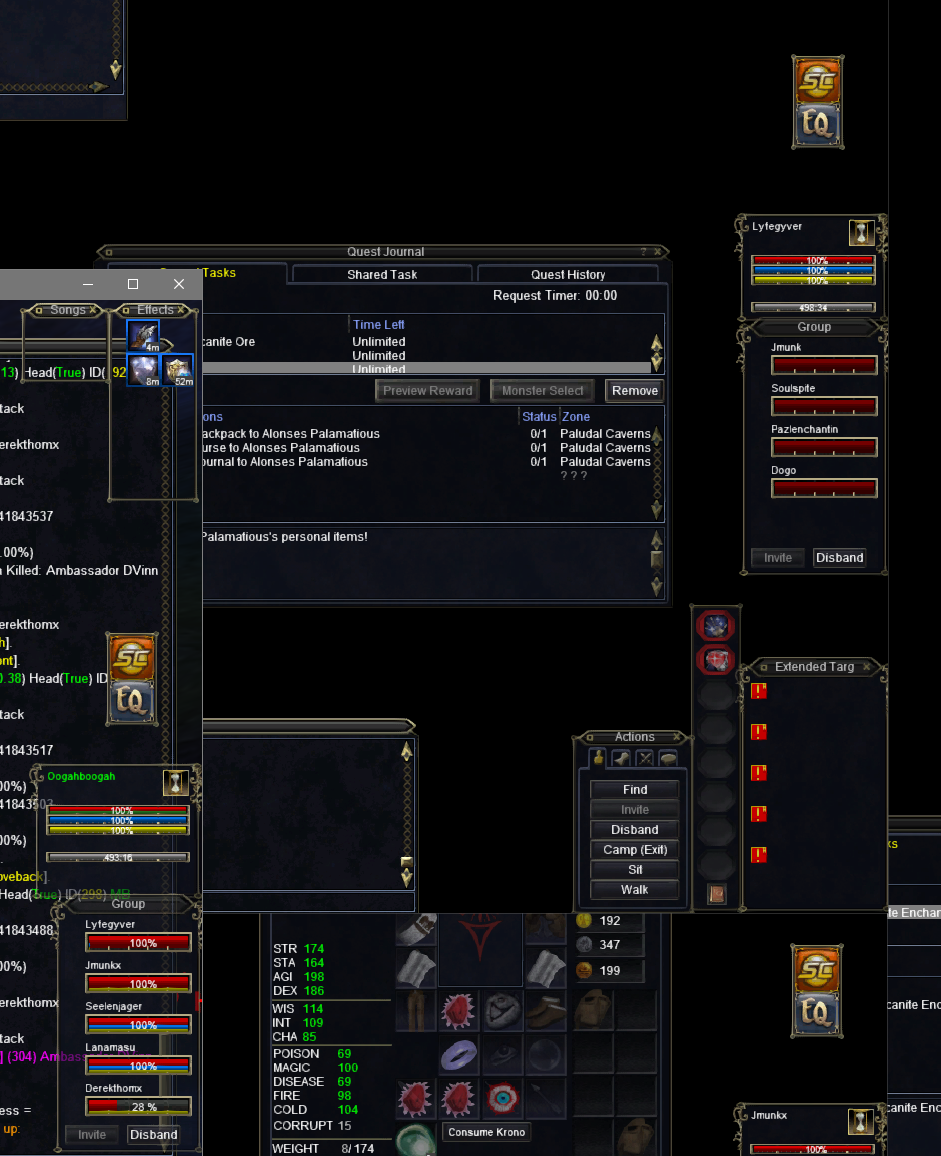Toggle the Walk button

[635, 890]
